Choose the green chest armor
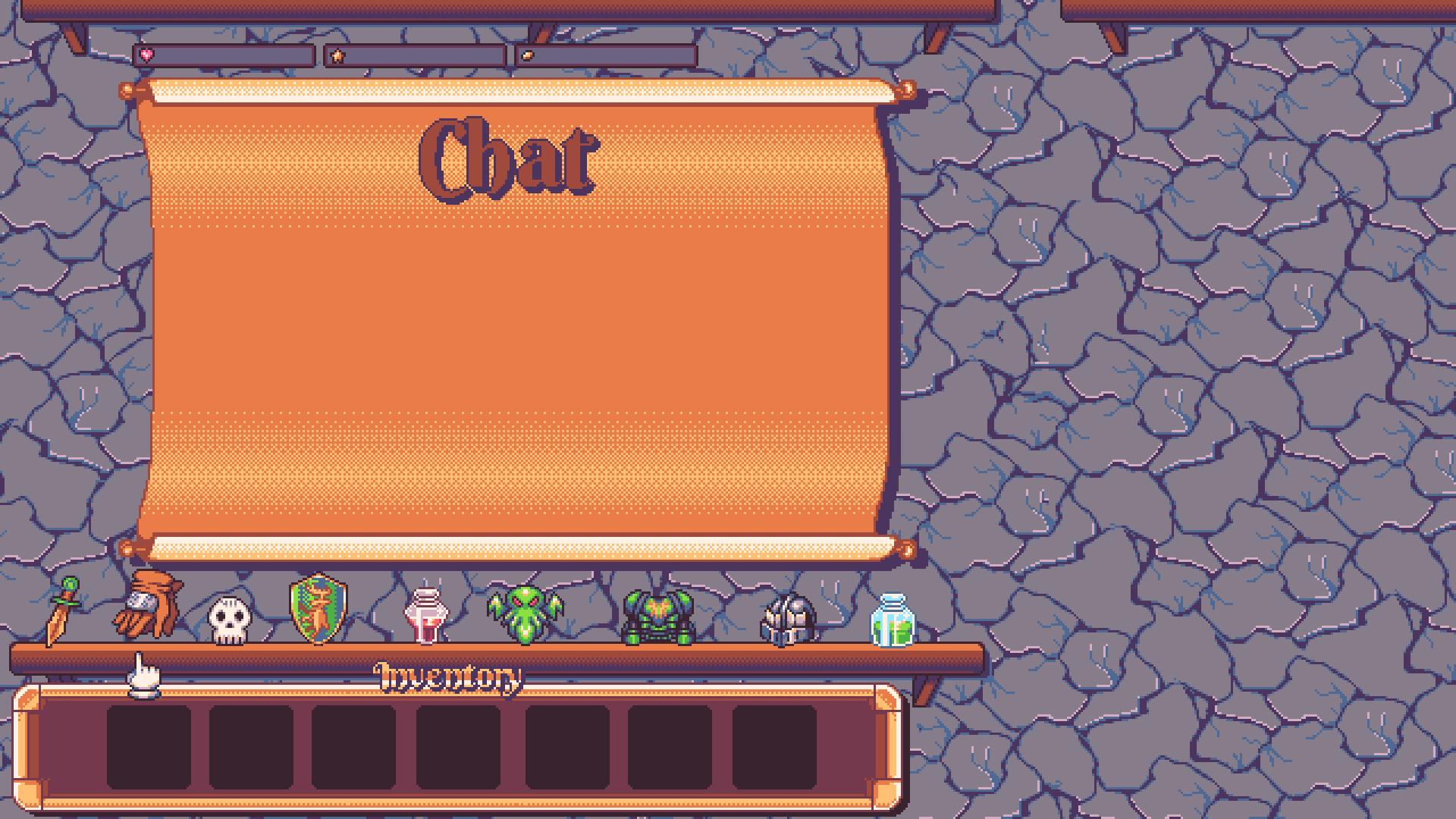Screen dimensions: 1456x819 point(657,617)
